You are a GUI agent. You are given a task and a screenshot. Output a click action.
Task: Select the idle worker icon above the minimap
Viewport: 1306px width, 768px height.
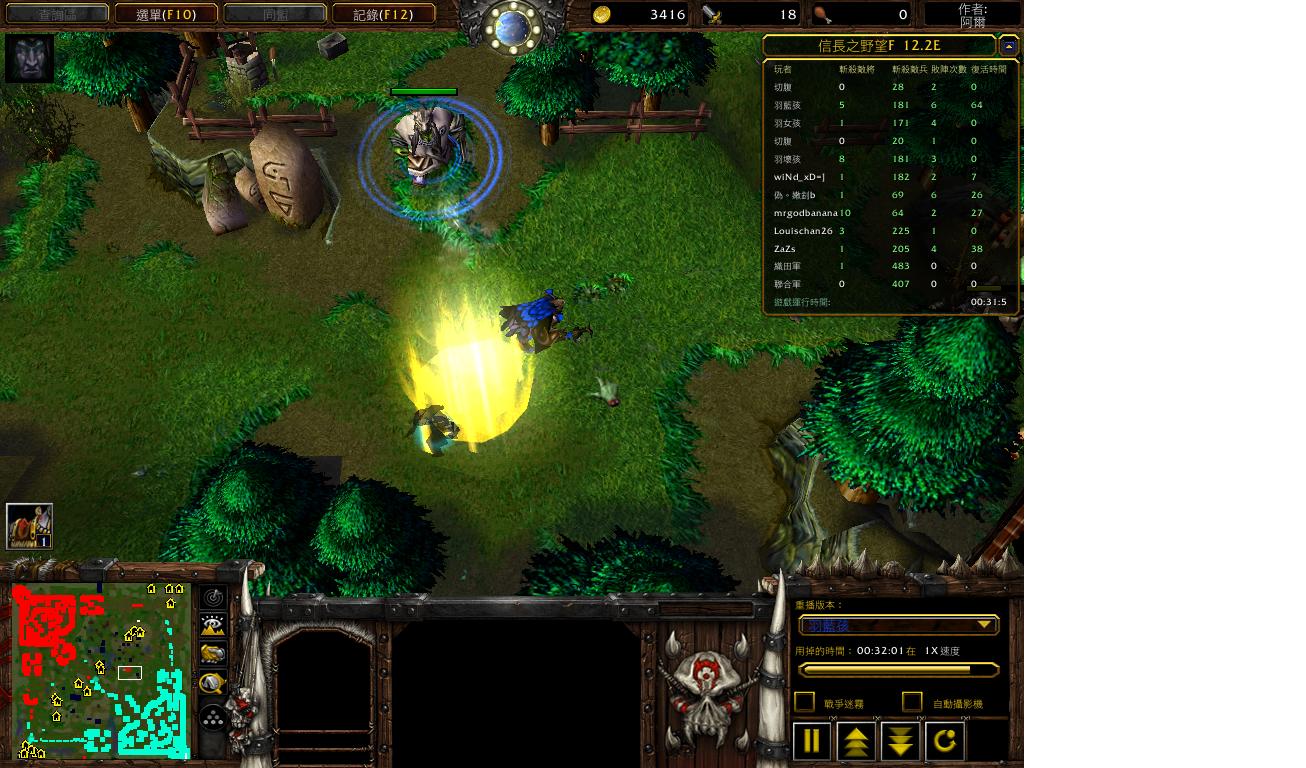click(x=29, y=526)
